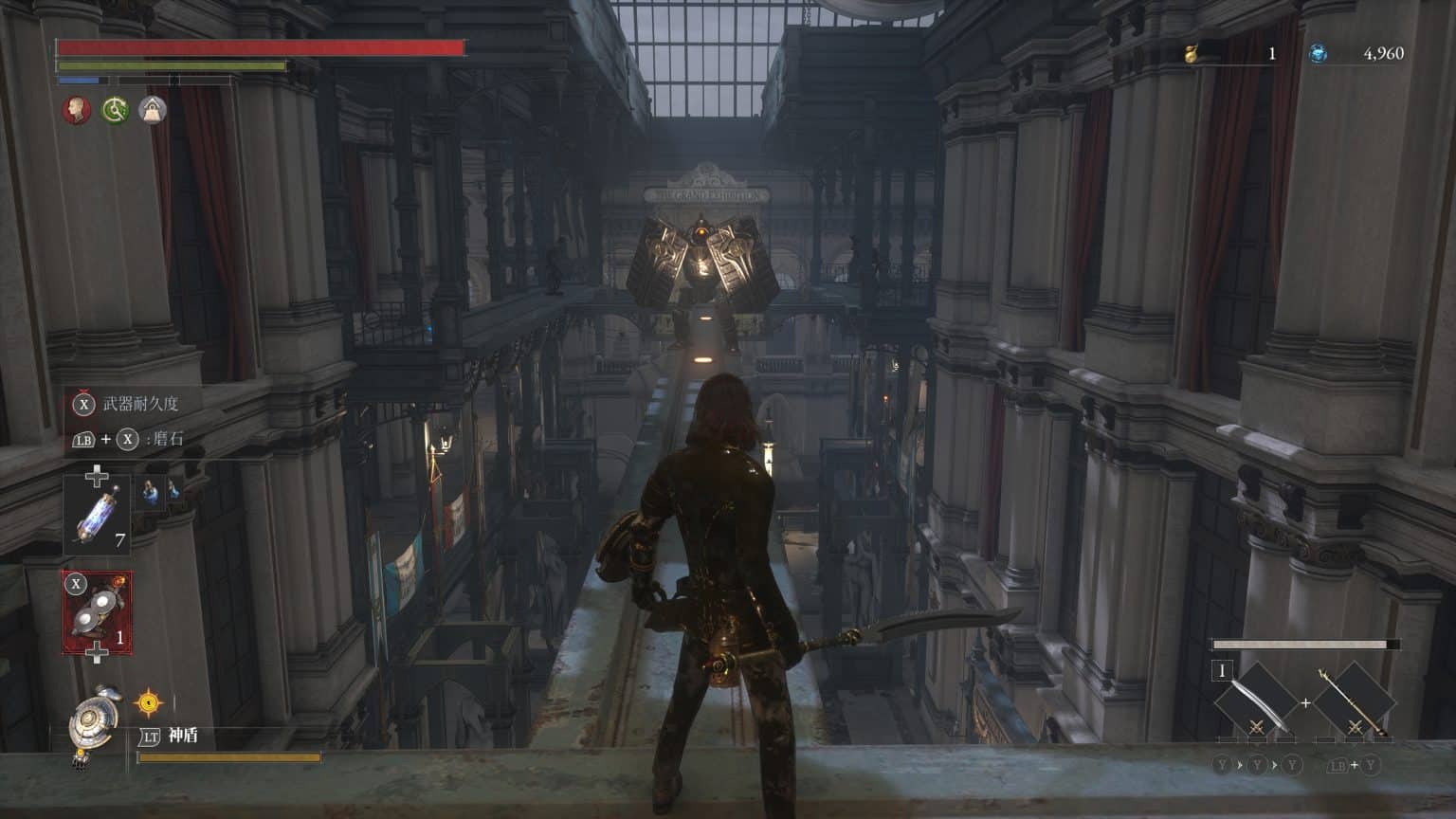Click the green circular buff icon
This screenshot has height=819, width=1456.
[116, 110]
